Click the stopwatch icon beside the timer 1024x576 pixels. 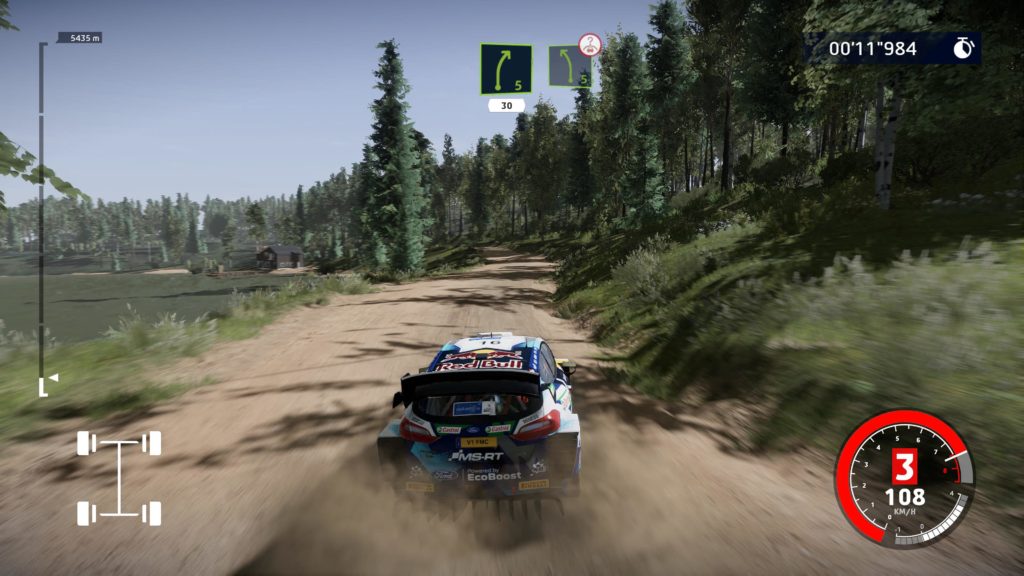pos(962,48)
